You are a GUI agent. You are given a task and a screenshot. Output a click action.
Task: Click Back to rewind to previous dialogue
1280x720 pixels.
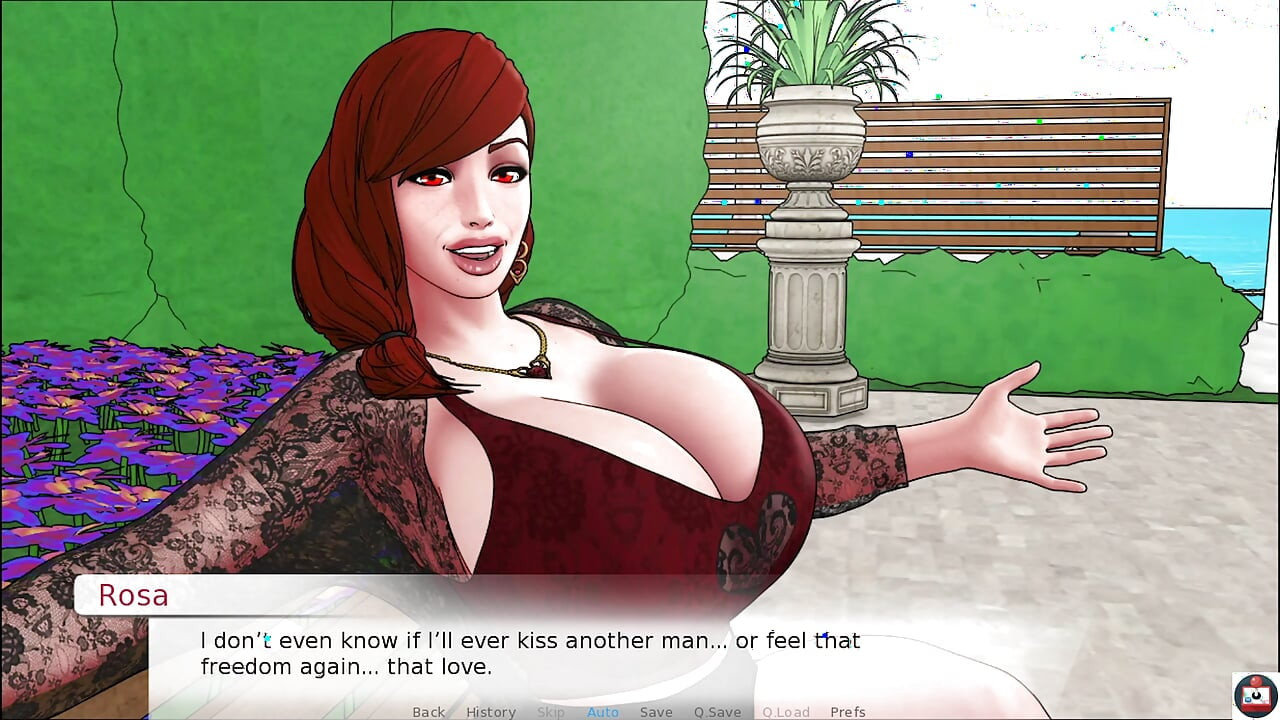[x=428, y=712]
